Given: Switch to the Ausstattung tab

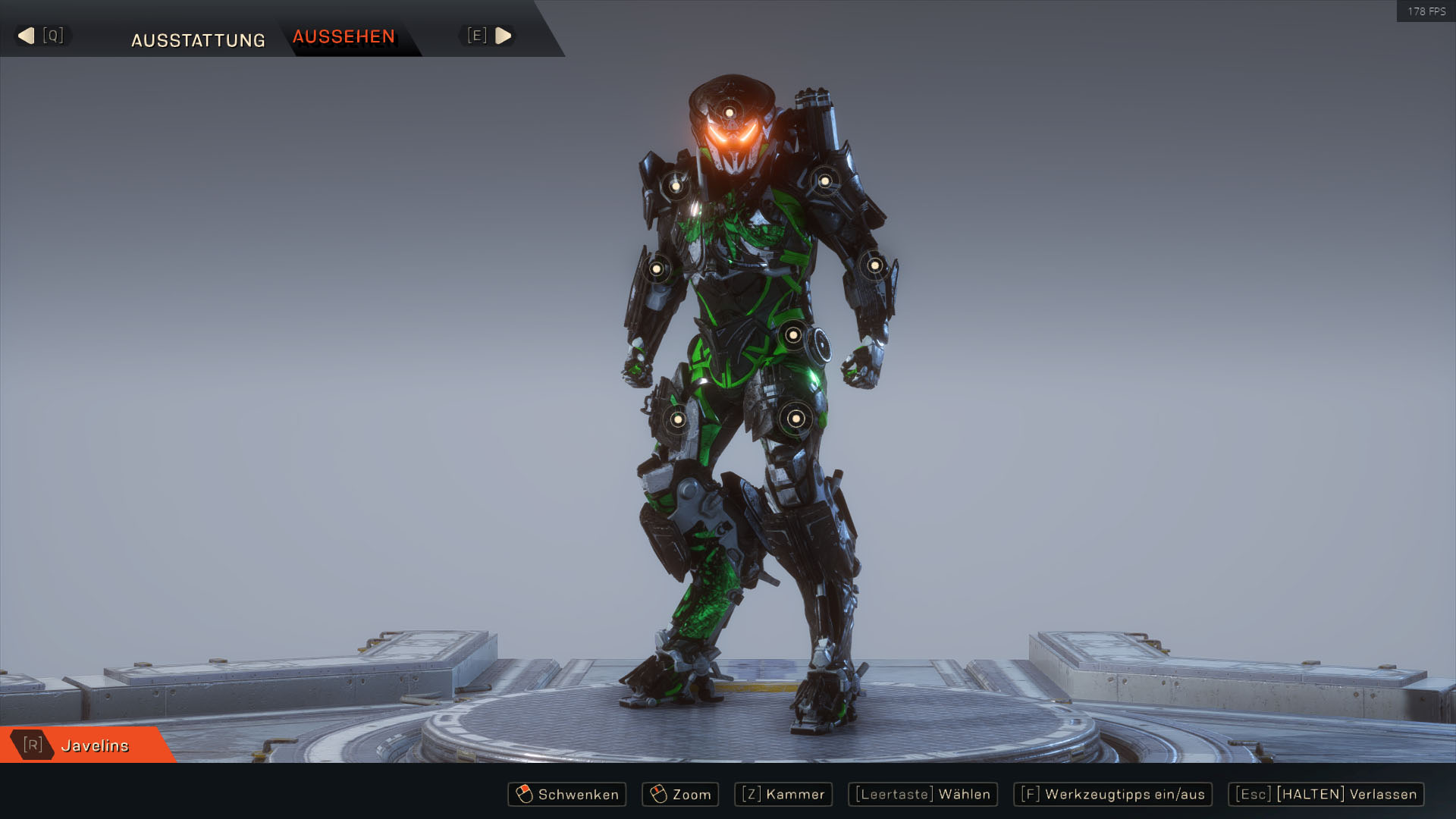Looking at the screenshot, I should (x=198, y=40).
